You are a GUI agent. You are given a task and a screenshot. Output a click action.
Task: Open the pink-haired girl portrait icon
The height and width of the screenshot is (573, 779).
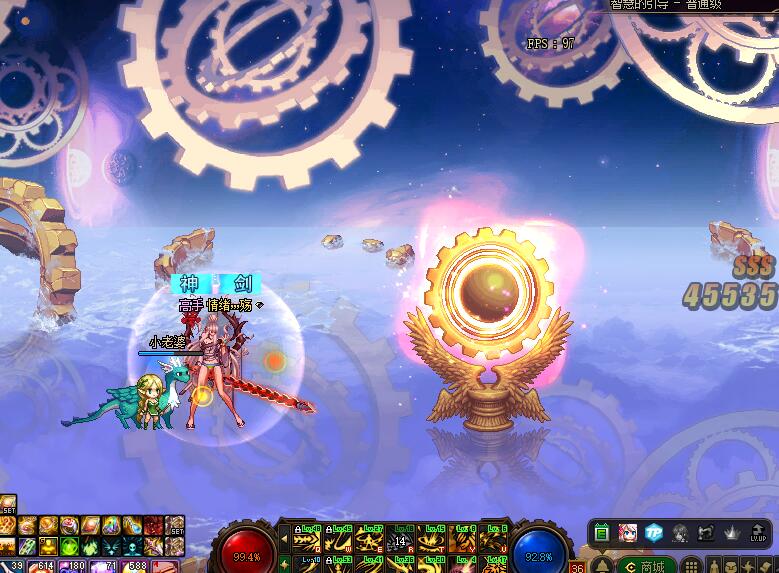point(628,533)
